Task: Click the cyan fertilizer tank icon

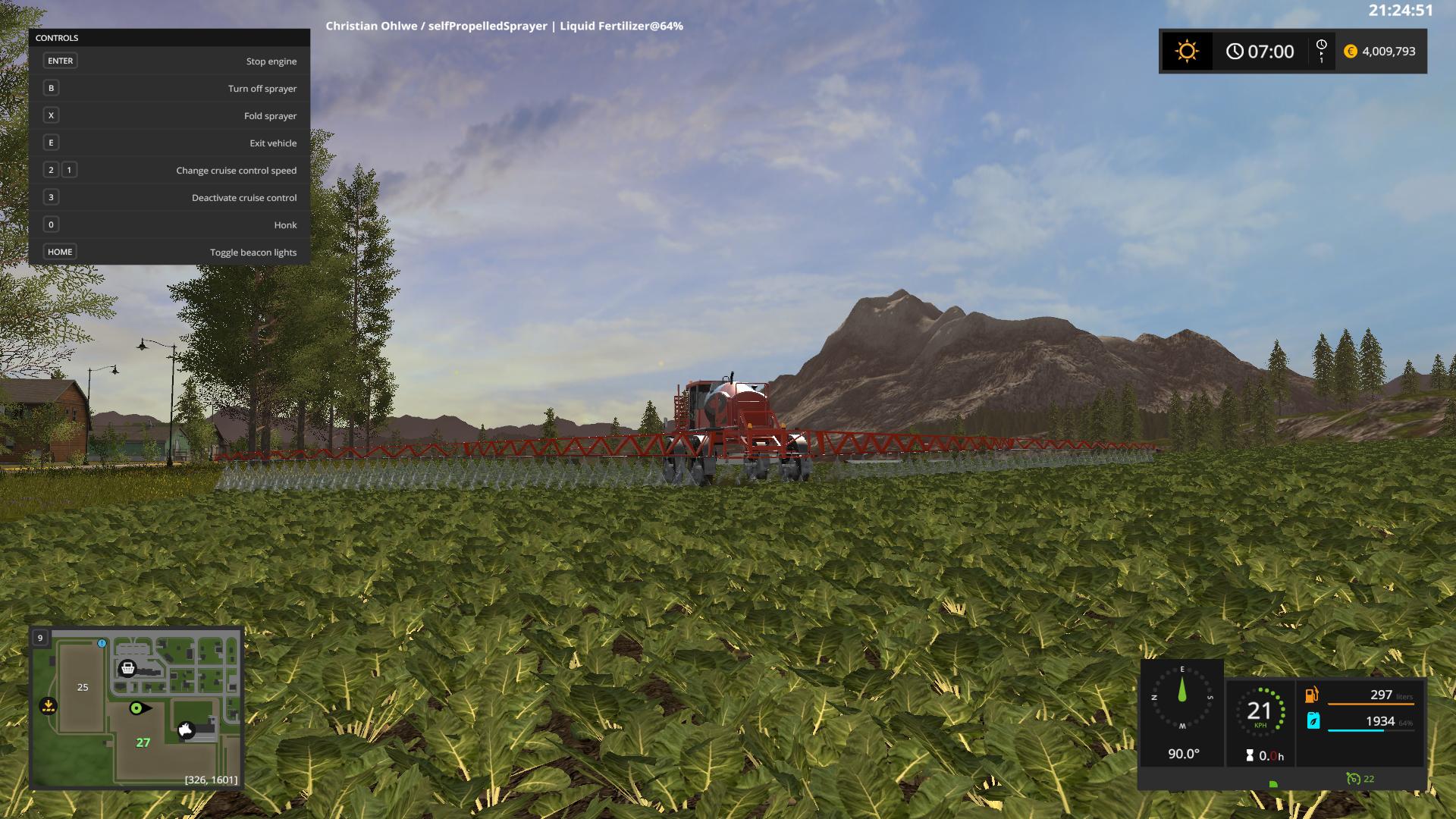Action: click(1313, 721)
